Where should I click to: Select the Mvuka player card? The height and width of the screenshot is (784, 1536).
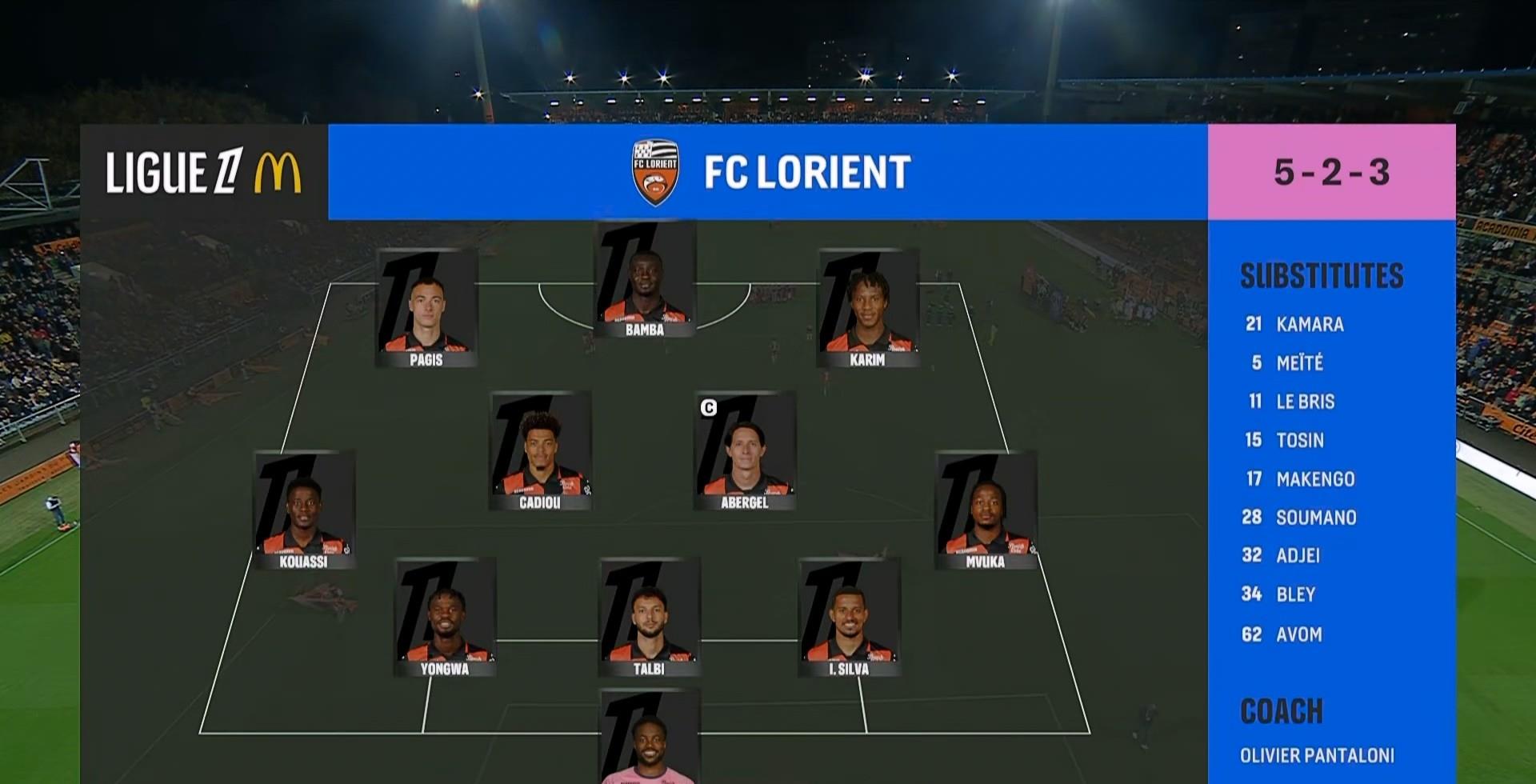coord(986,510)
